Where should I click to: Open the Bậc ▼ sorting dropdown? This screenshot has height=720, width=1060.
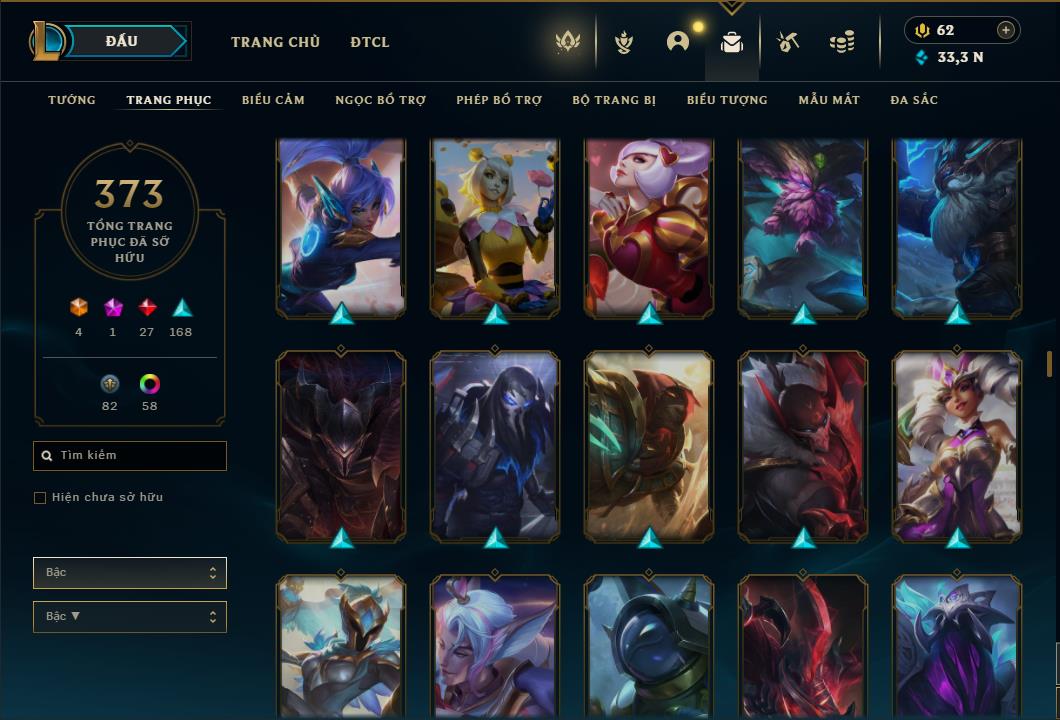pos(130,617)
